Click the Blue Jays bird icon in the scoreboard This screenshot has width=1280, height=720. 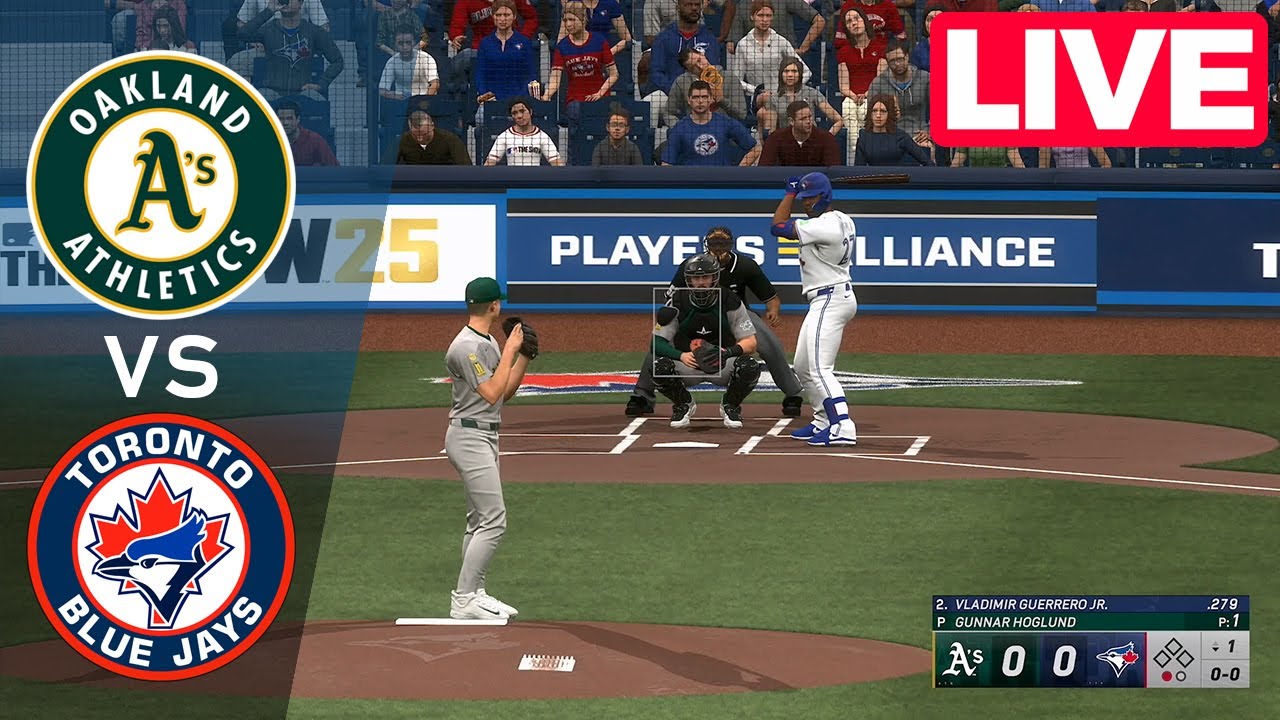[x=1116, y=658]
